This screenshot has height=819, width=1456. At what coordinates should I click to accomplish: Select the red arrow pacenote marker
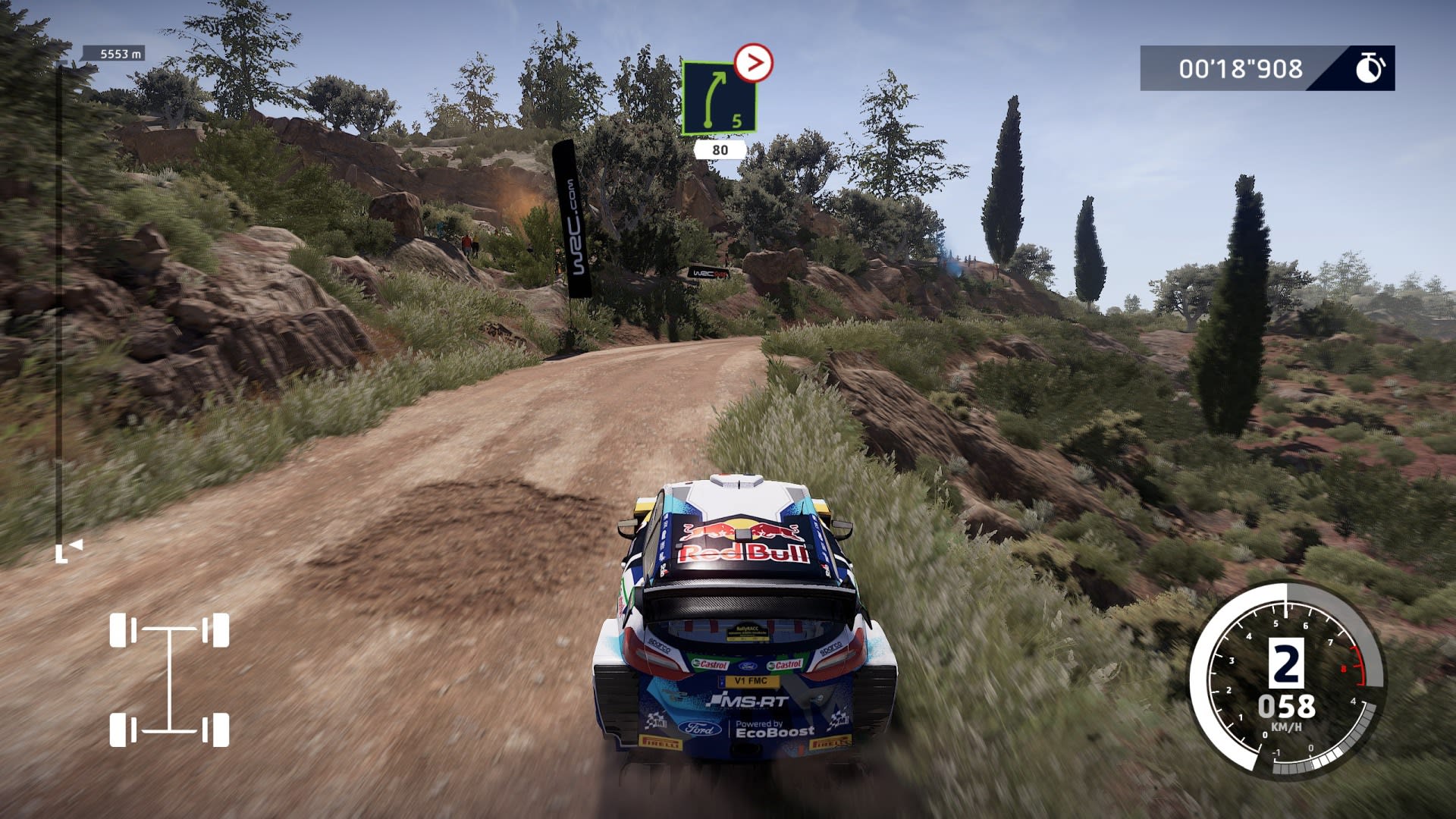(x=753, y=64)
